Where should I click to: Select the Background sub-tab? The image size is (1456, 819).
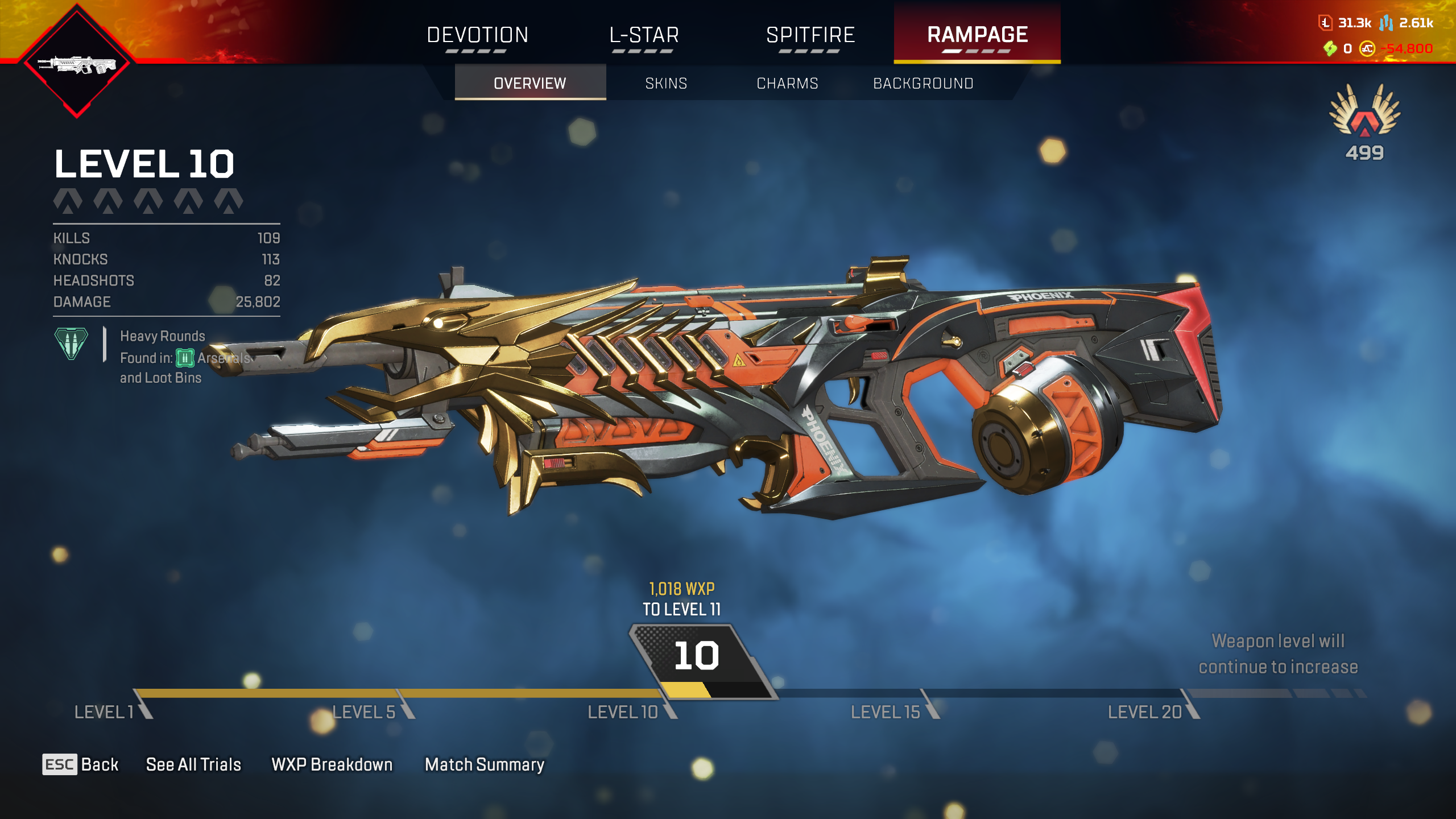click(x=923, y=83)
